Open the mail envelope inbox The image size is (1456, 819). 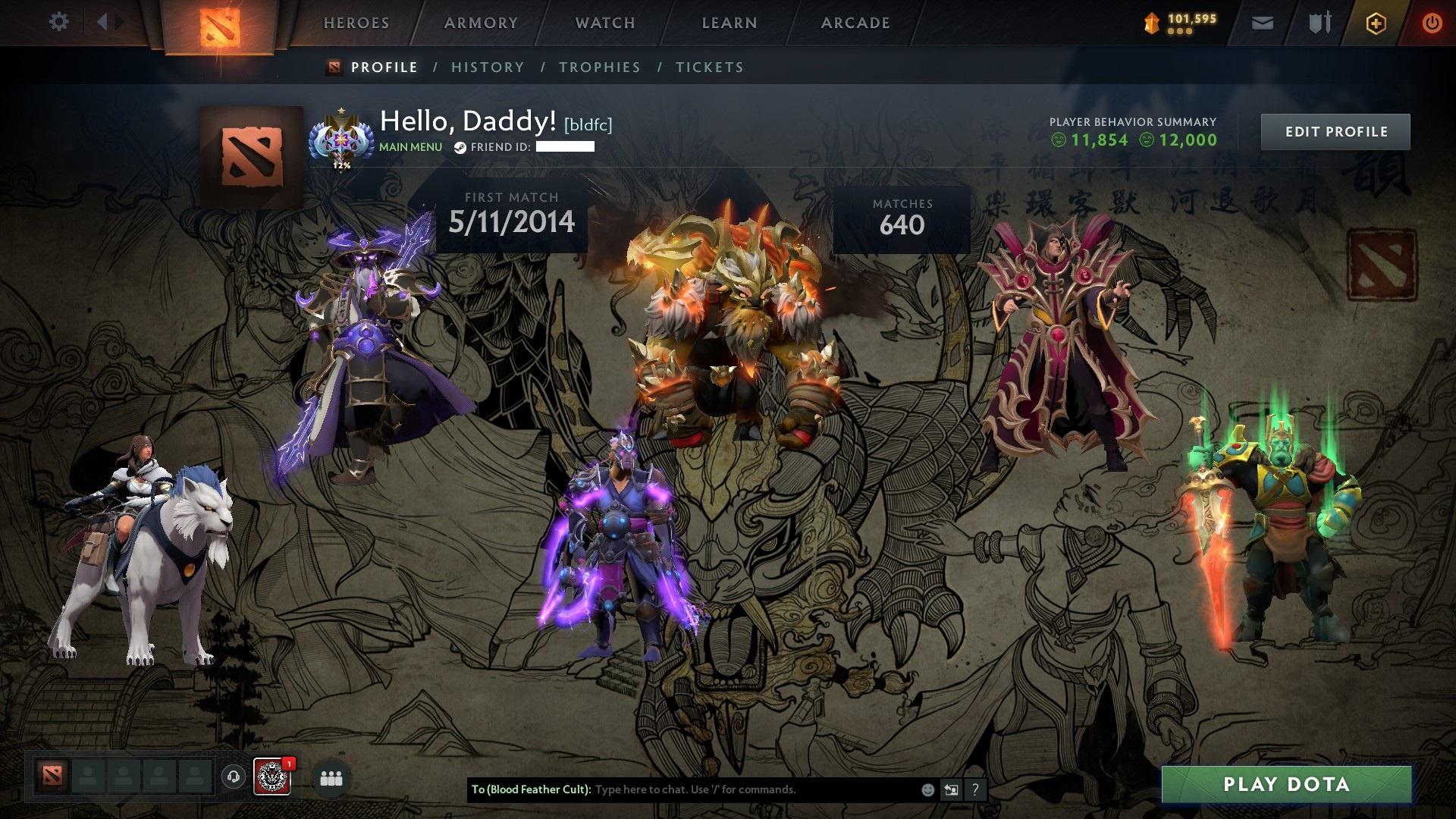[x=1263, y=24]
